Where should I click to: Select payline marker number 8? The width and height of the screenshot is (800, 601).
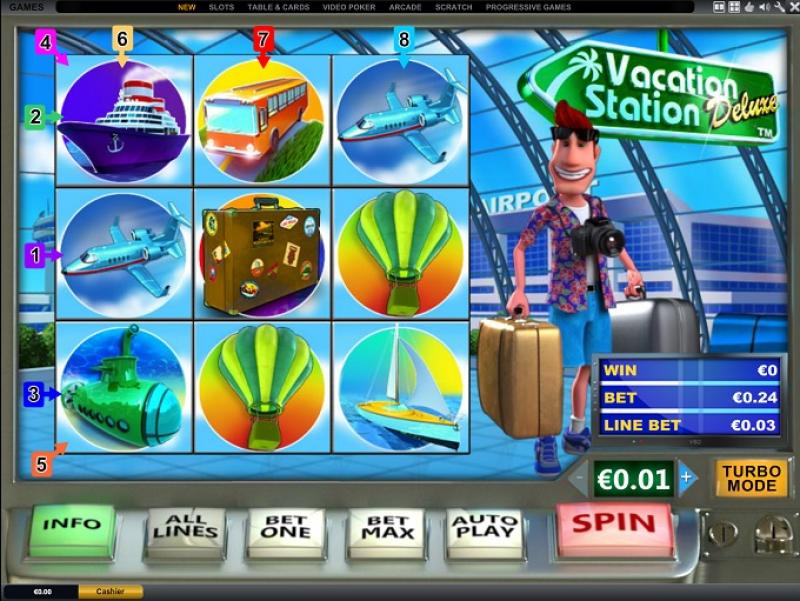tap(403, 40)
